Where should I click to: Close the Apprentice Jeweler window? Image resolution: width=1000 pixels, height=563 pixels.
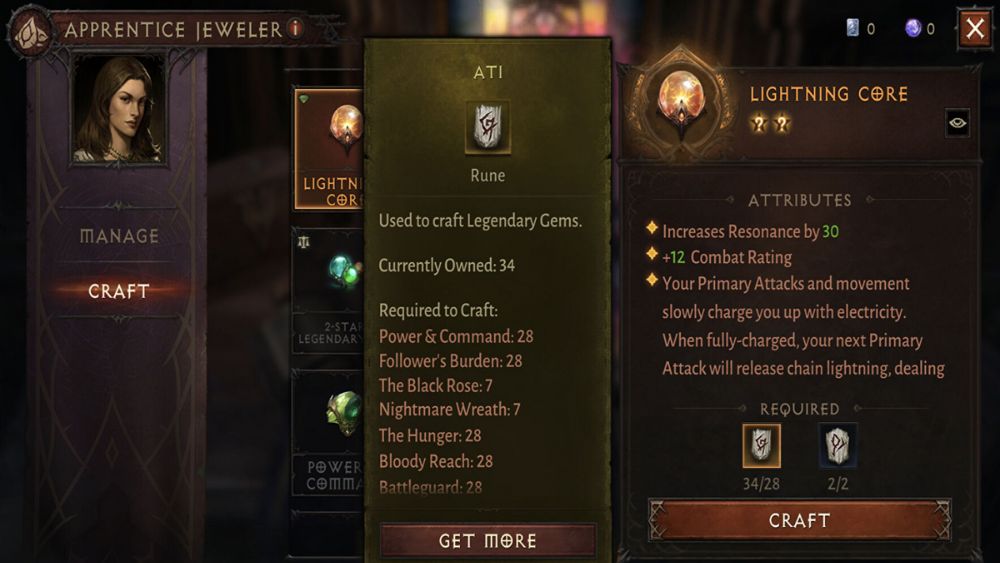[x=975, y=29]
